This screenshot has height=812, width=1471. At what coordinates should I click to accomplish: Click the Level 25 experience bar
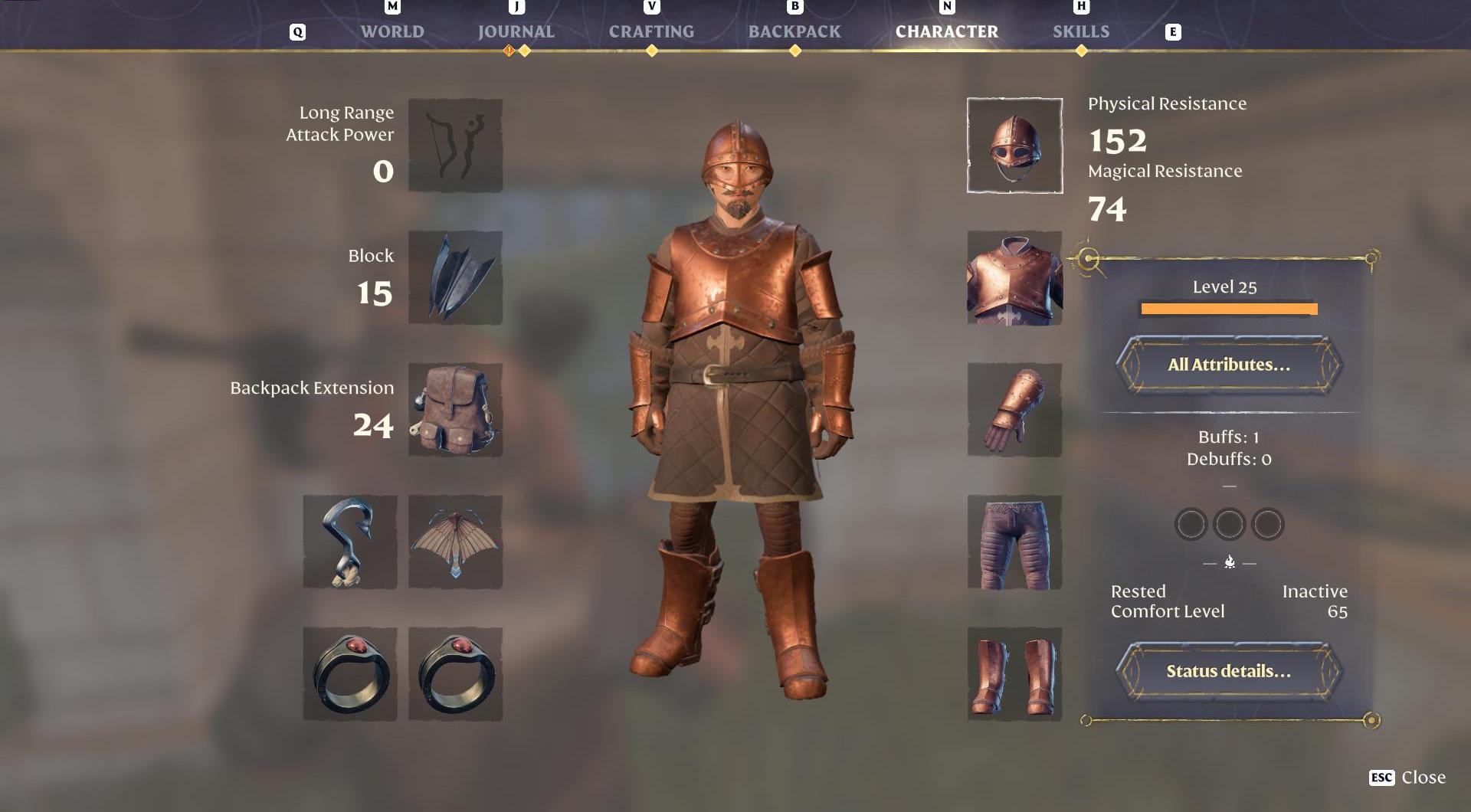pos(1228,308)
